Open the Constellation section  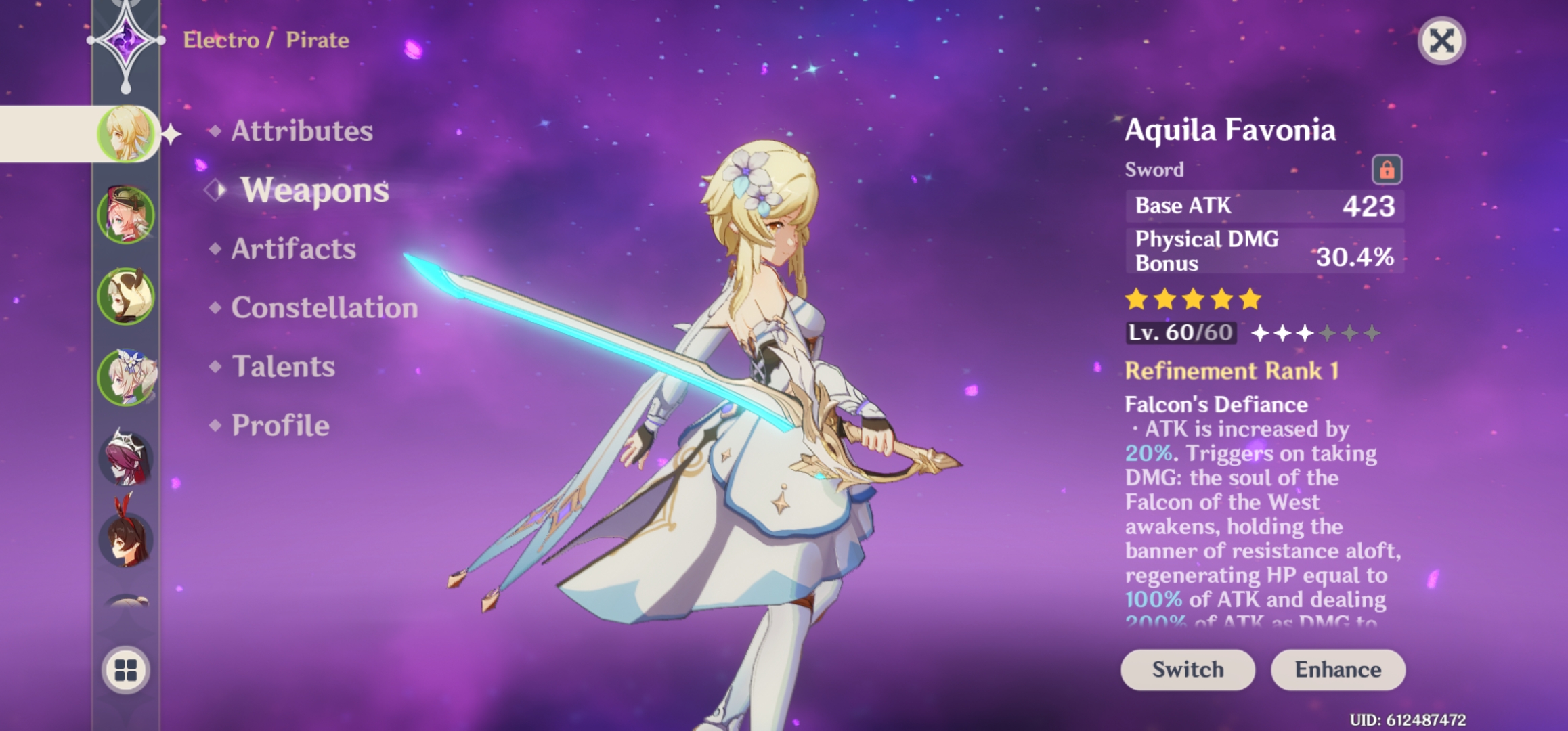[323, 308]
